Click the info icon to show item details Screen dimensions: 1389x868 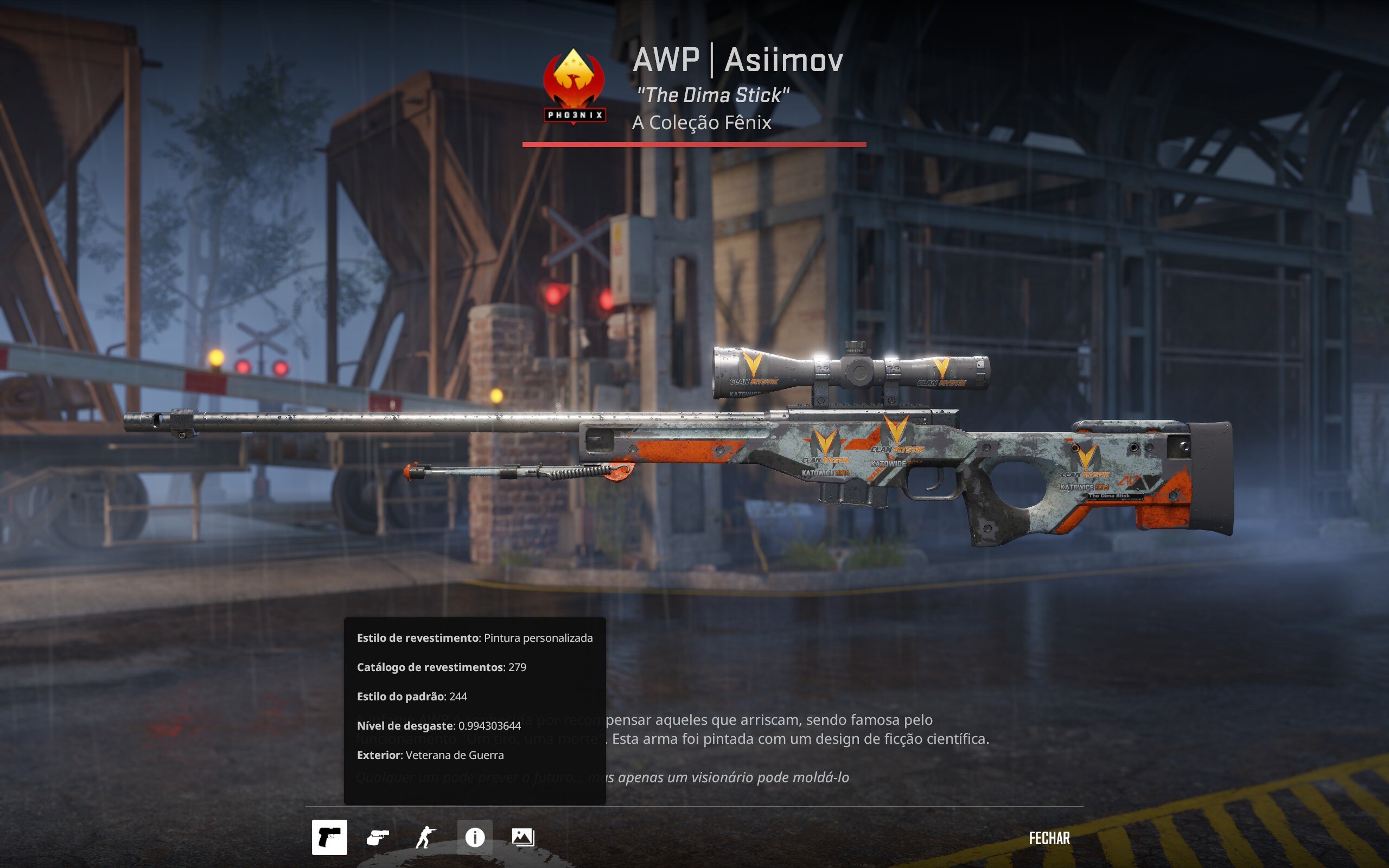pos(476,838)
